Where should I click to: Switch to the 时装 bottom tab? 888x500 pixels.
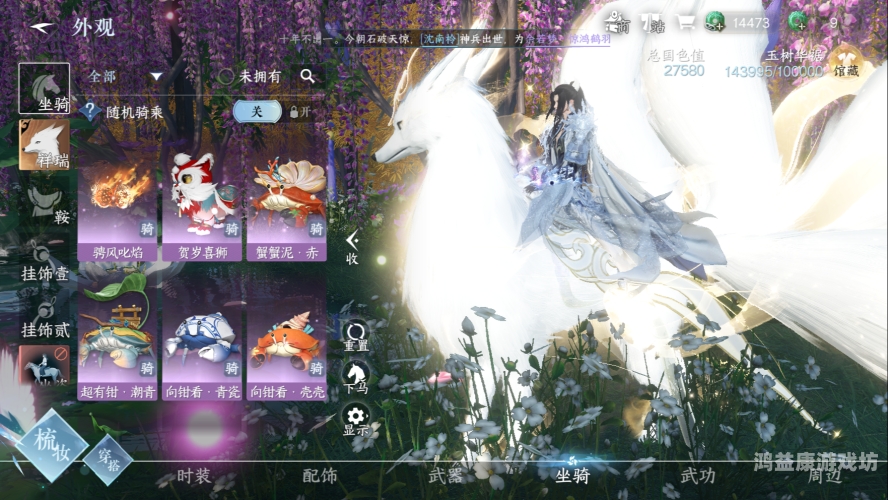click(x=193, y=477)
